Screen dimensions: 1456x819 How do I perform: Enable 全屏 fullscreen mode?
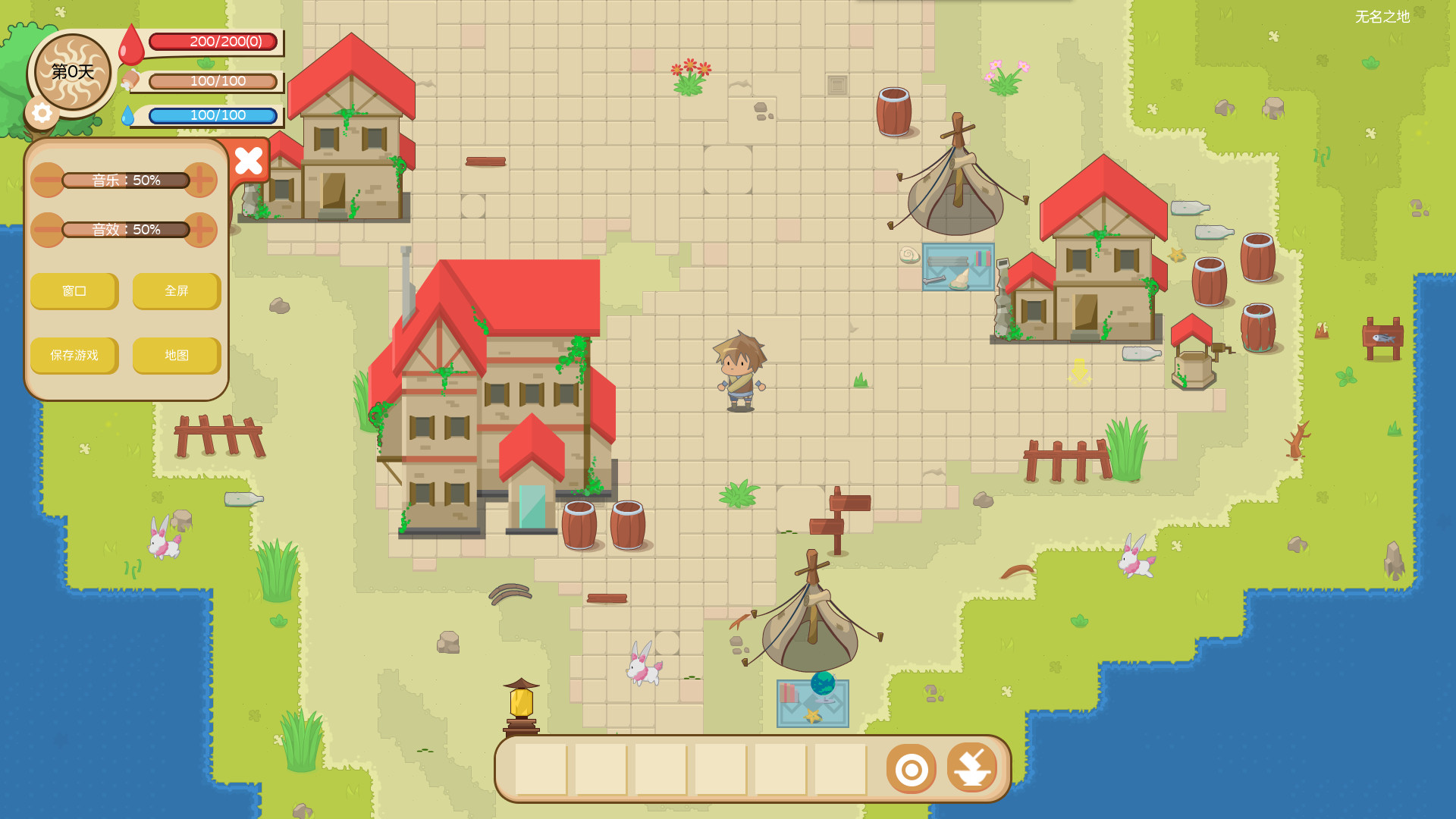point(176,291)
